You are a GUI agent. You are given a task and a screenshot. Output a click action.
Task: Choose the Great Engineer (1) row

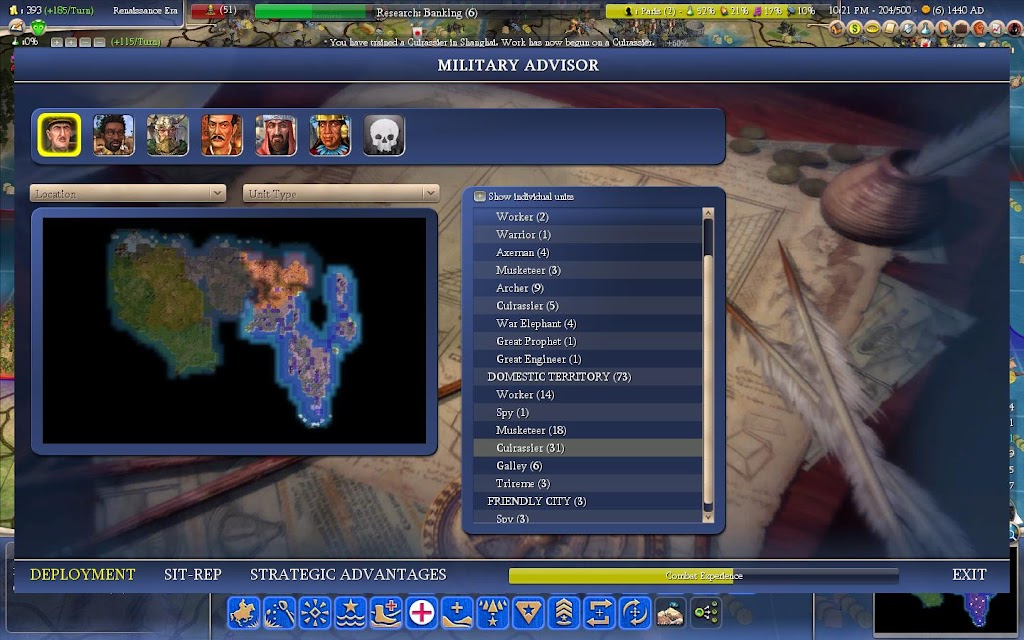[x=538, y=359]
